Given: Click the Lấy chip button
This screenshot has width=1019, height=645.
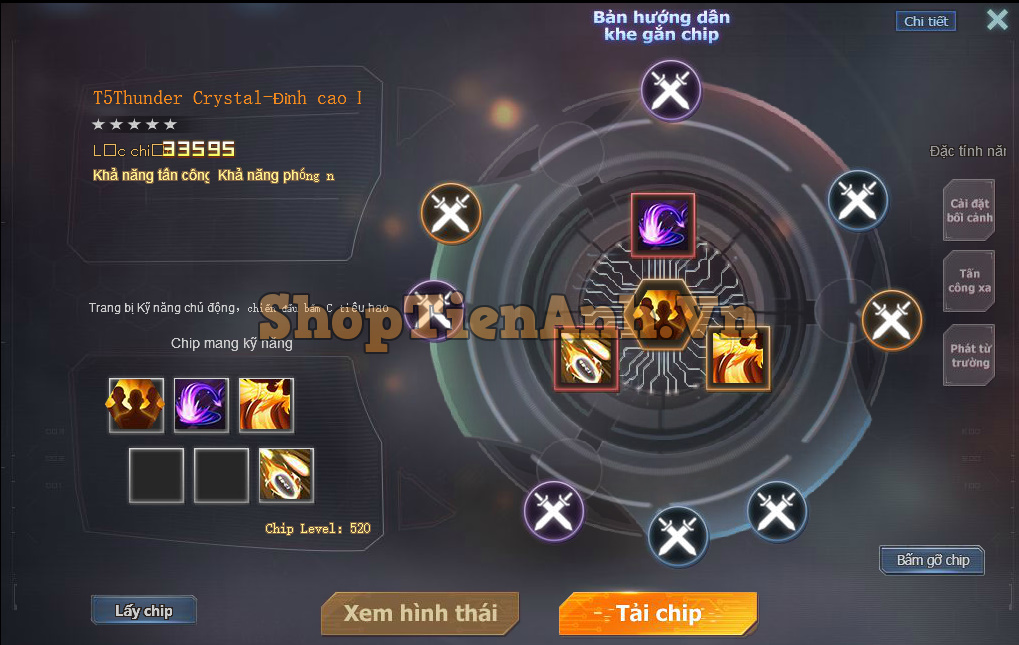Looking at the screenshot, I should tap(144, 610).
